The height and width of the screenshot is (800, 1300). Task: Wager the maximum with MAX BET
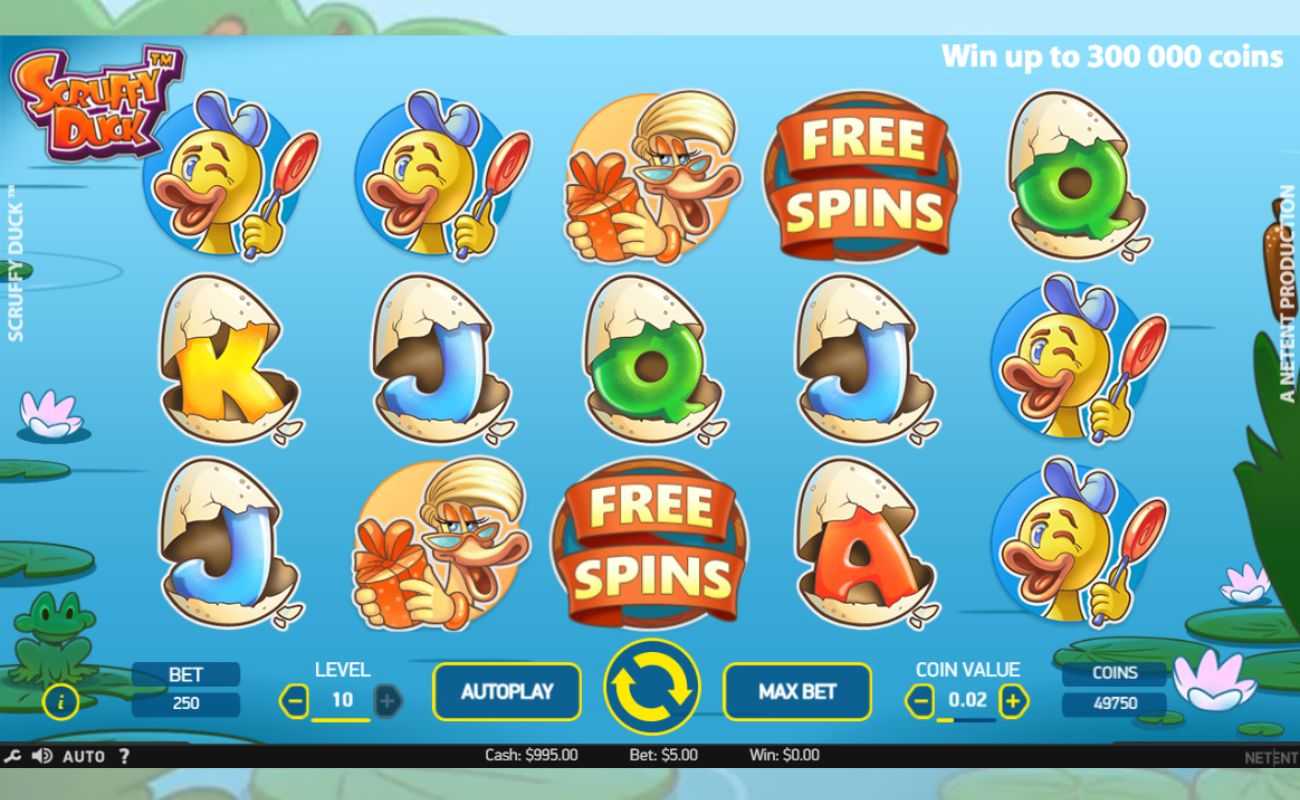point(797,690)
